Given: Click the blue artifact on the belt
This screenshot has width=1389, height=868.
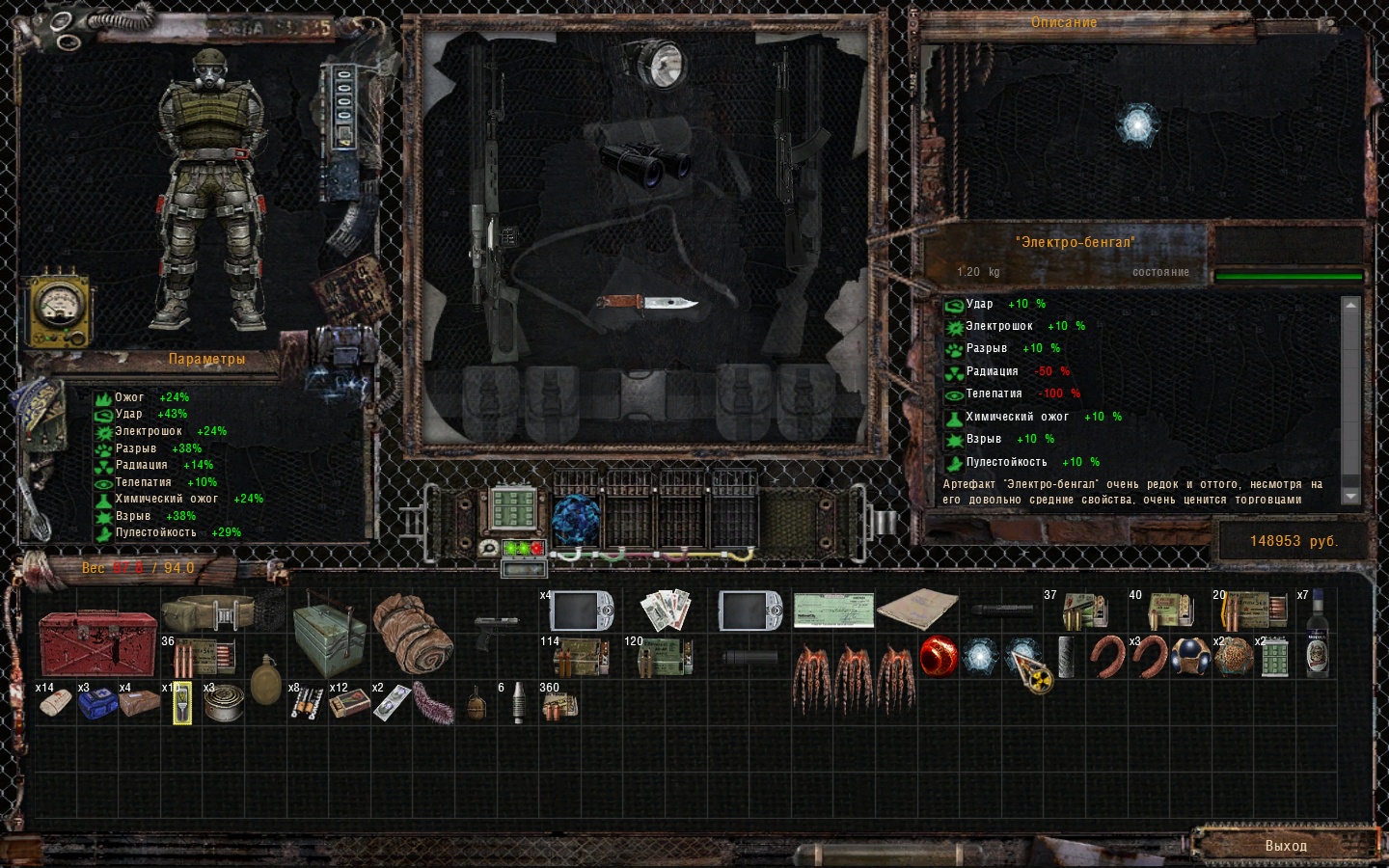Looking at the screenshot, I should [x=576, y=520].
